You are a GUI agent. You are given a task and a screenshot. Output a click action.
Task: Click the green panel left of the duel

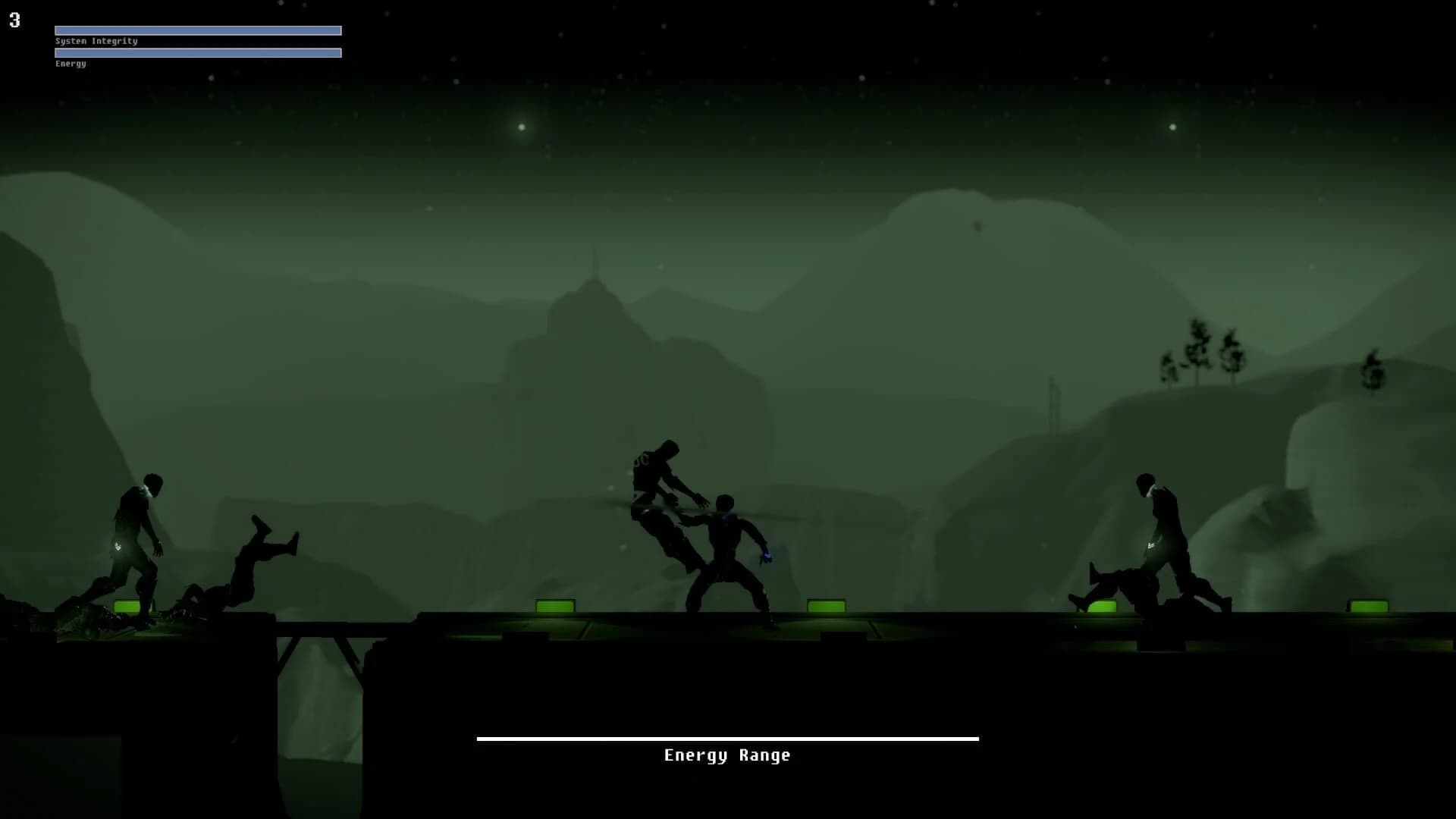554,607
